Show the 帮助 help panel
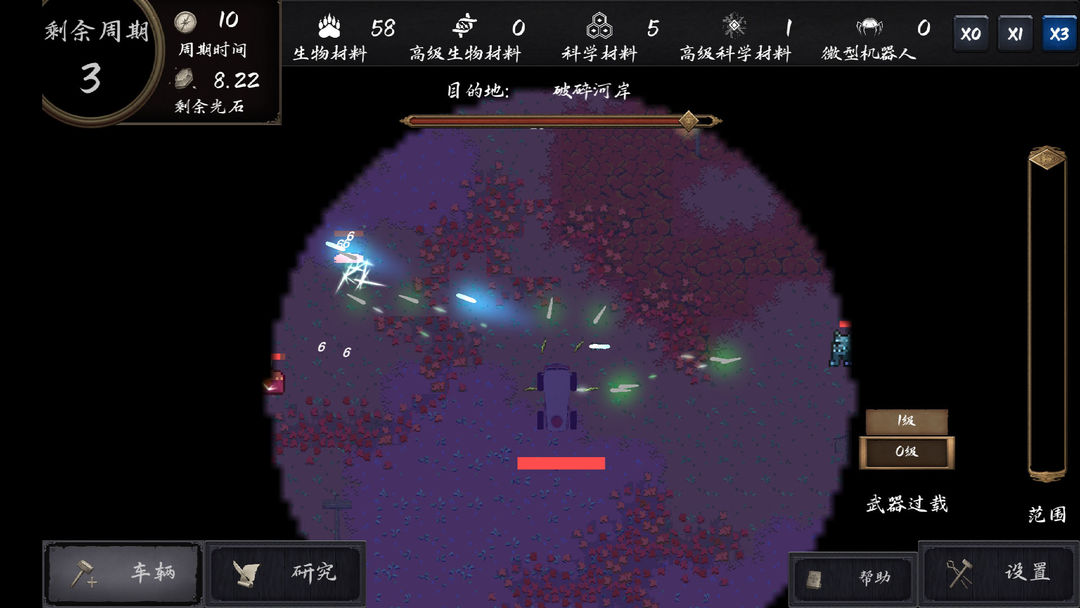Screen dimensions: 1080x608 [853, 578]
